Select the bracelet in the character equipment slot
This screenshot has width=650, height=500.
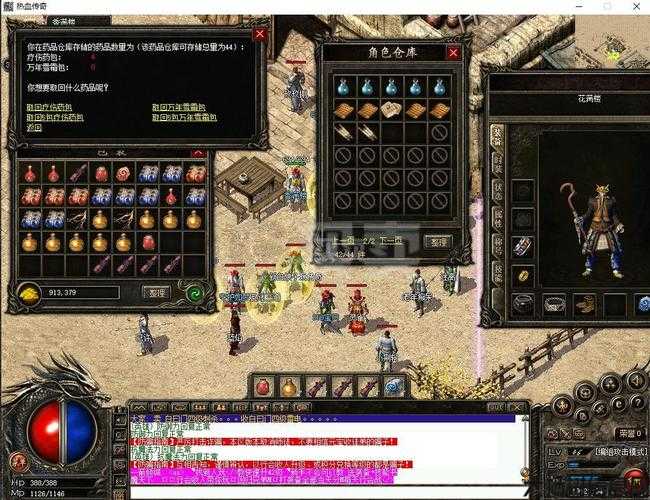pyautogui.click(x=523, y=245)
